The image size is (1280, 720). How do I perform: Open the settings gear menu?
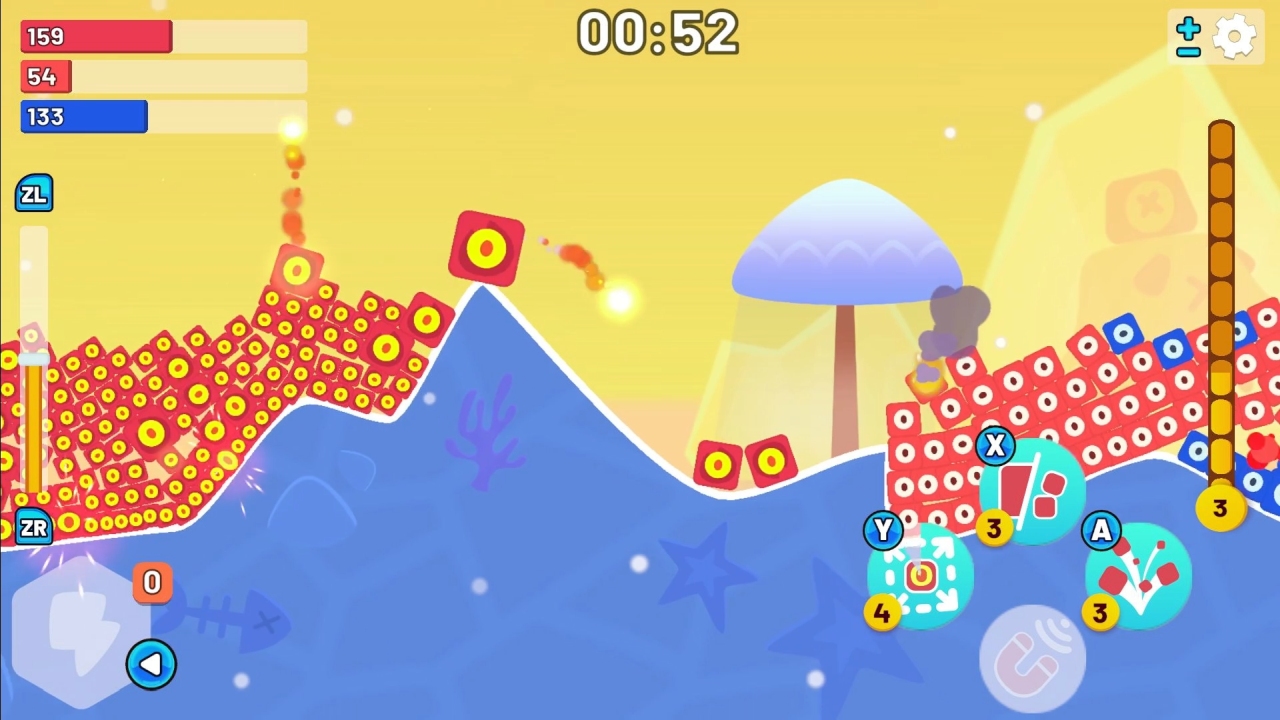click(1236, 36)
